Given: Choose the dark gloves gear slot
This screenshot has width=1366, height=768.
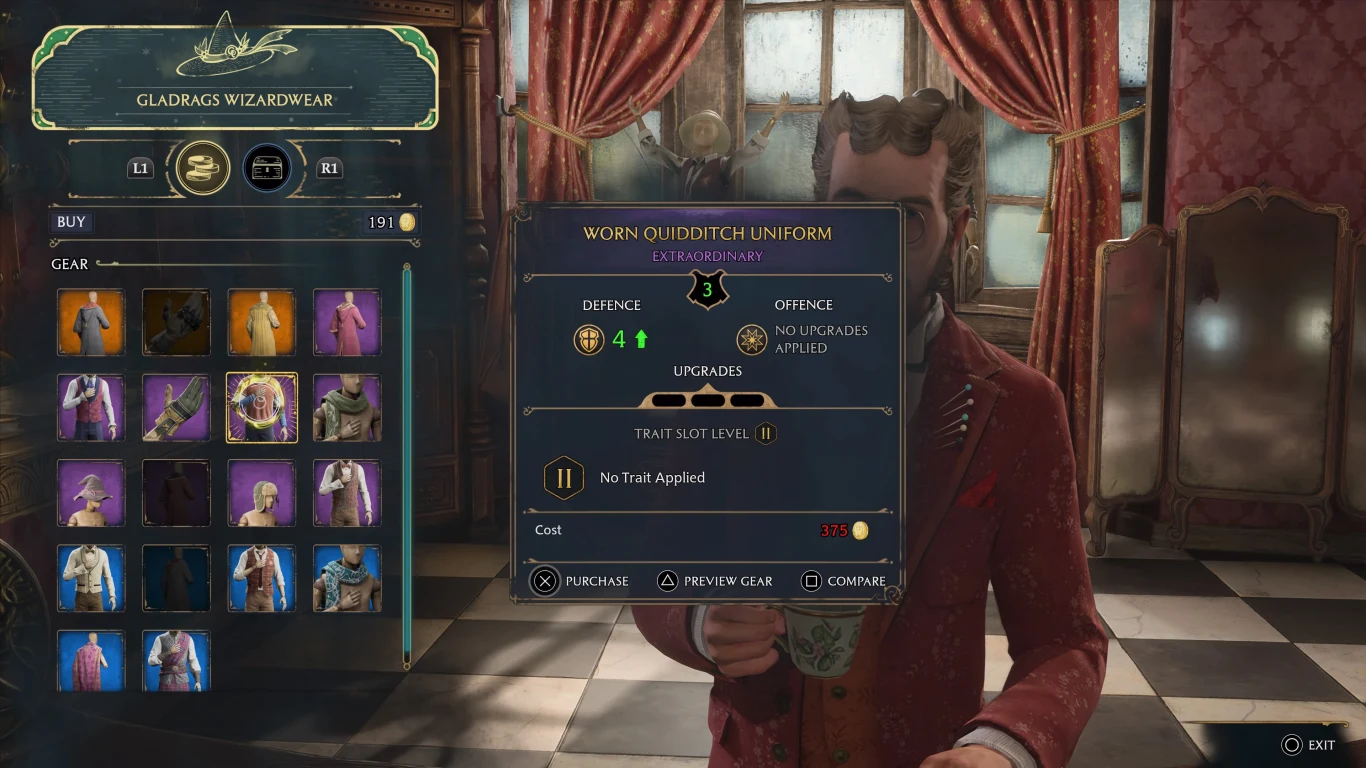Looking at the screenshot, I should 176,322.
